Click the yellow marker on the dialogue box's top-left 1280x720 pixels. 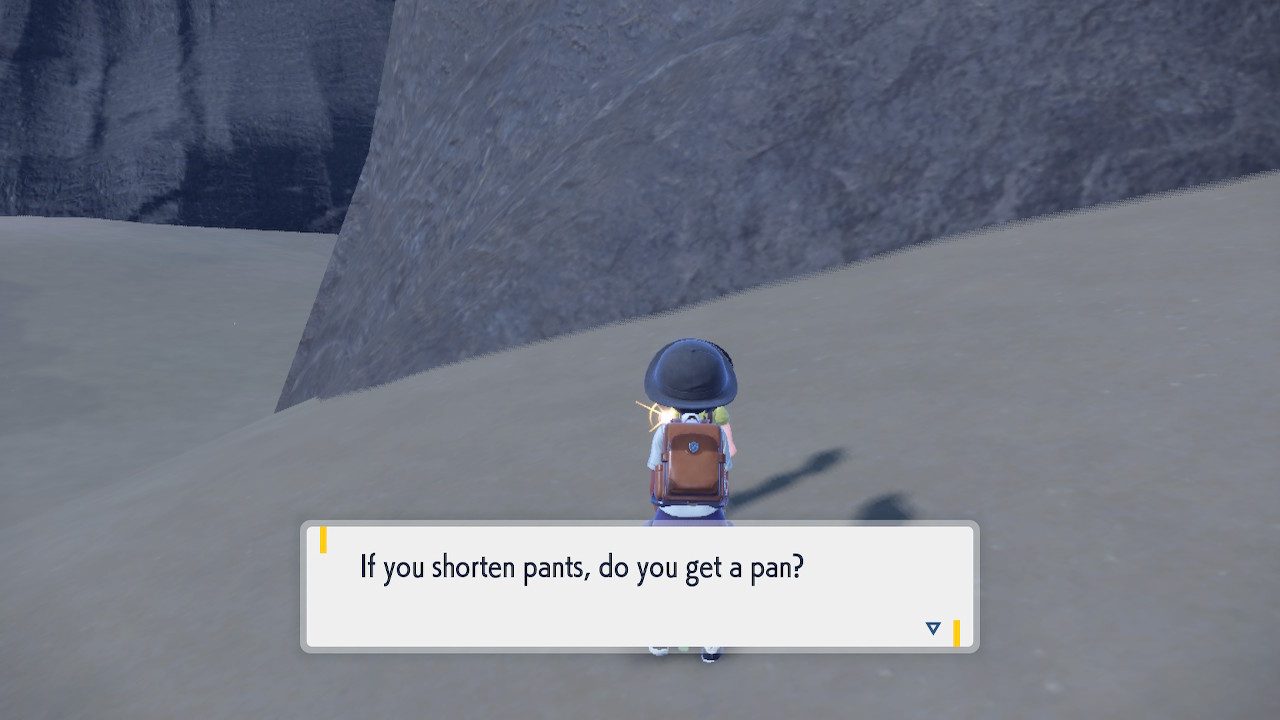322,539
